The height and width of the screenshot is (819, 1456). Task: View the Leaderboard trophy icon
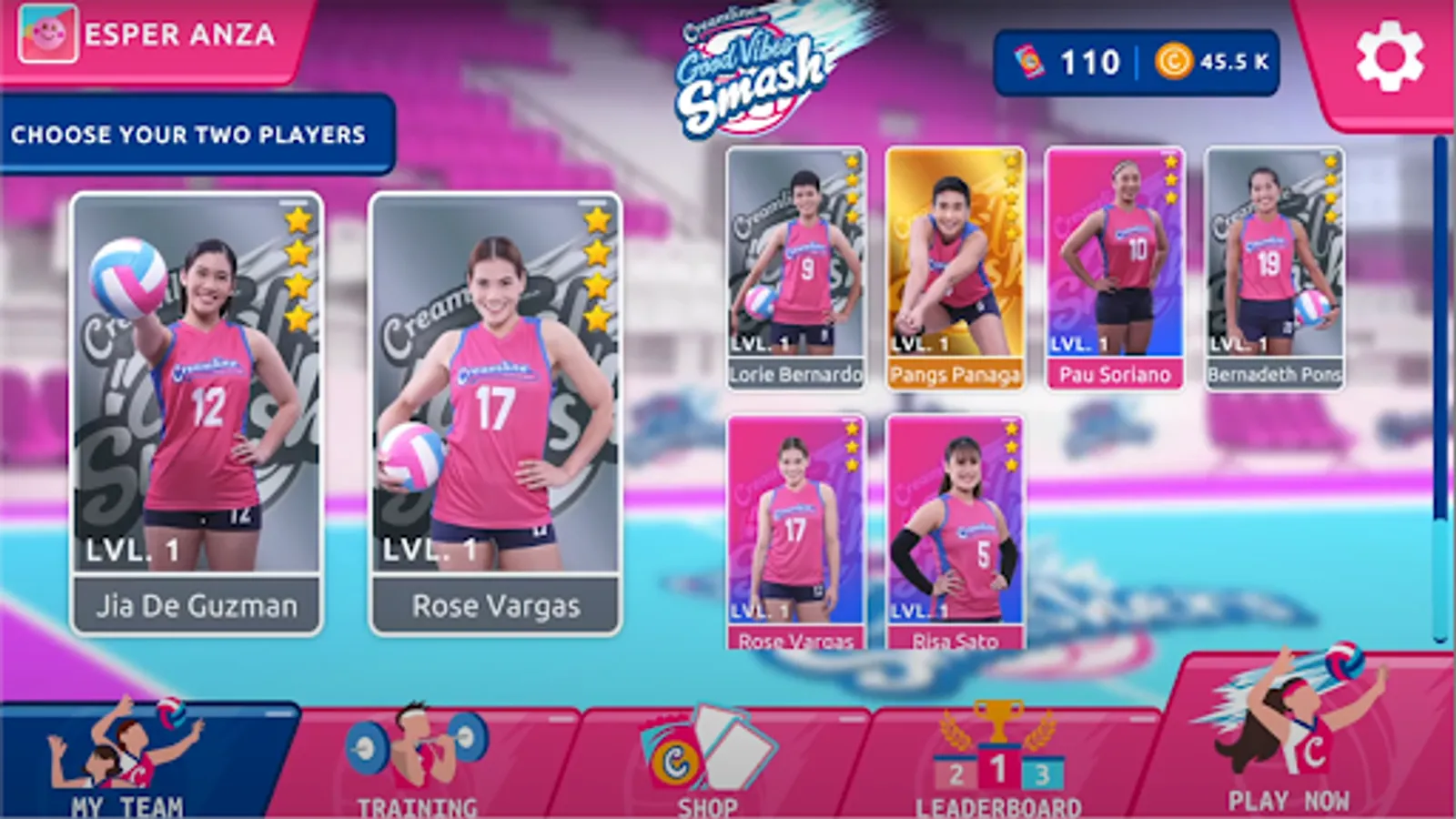click(x=996, y=746)
